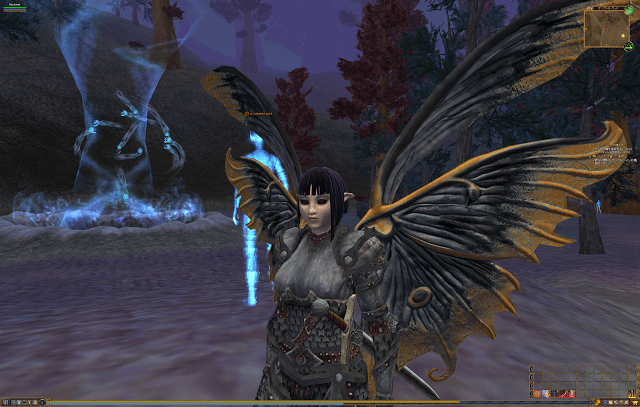Use the fifth hotbar ability icon
640x407 pixels.
(571, 394)
